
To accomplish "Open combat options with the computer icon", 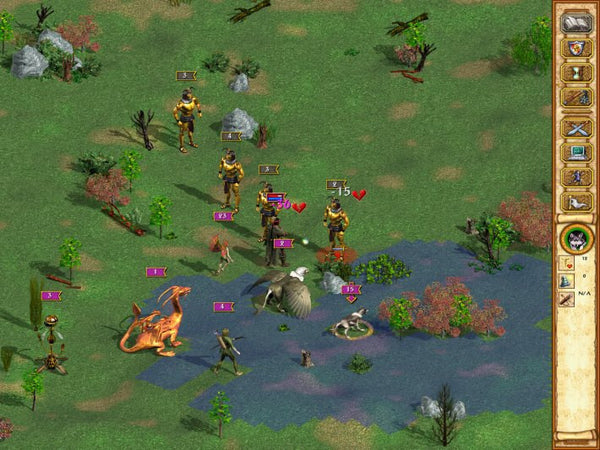I will [575, 152].
